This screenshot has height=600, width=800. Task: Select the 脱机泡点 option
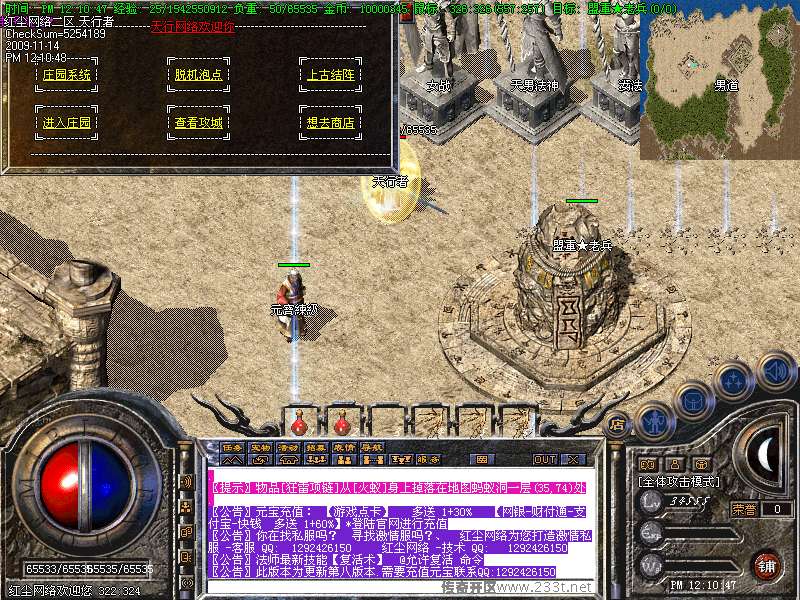[x=198, y=75]
